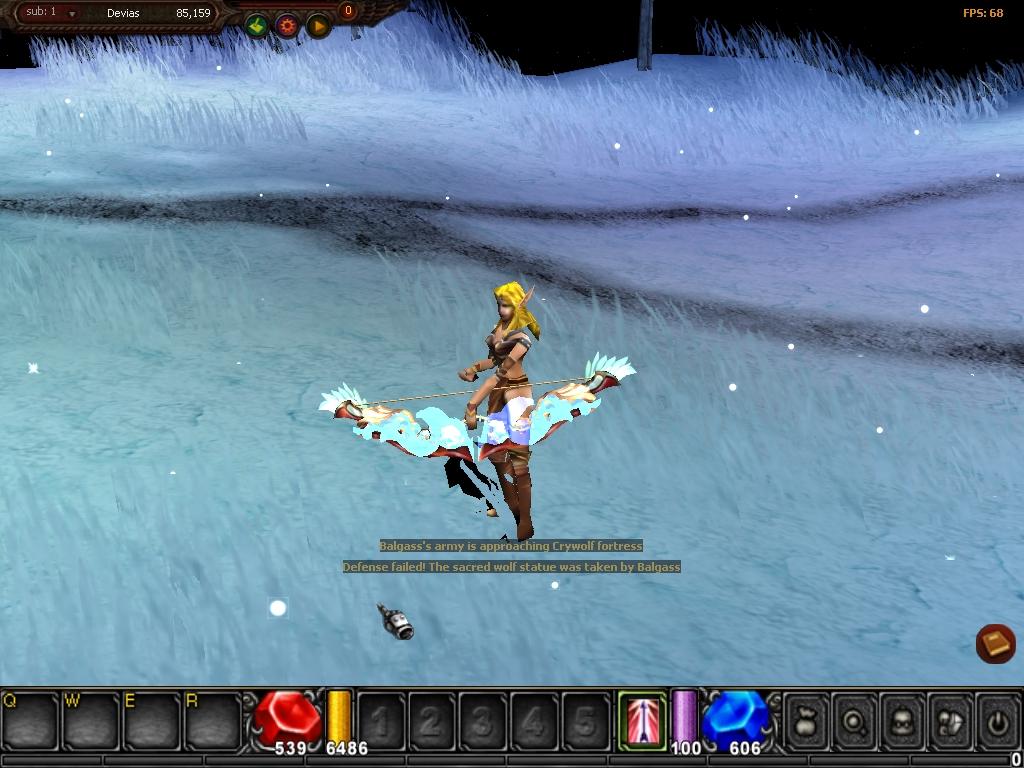1024x768 pixels.
Task: Click the green arrow button
Action: (x=257, y=26)
